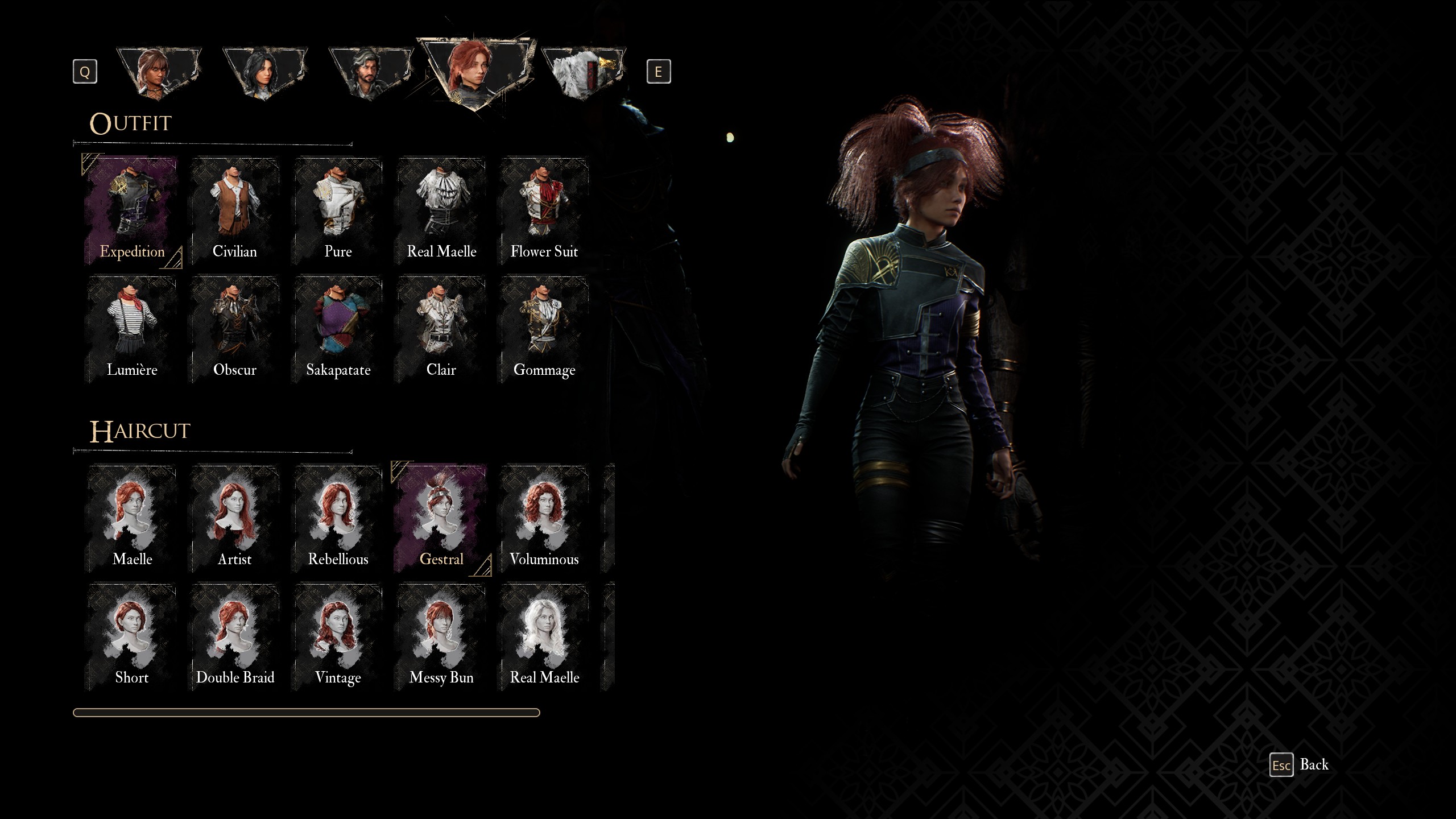The height and width of the screenshot is (819, 1456).
Task: Select the Civilian outfit
Action: pyautogui.click(x=234, y=212)
